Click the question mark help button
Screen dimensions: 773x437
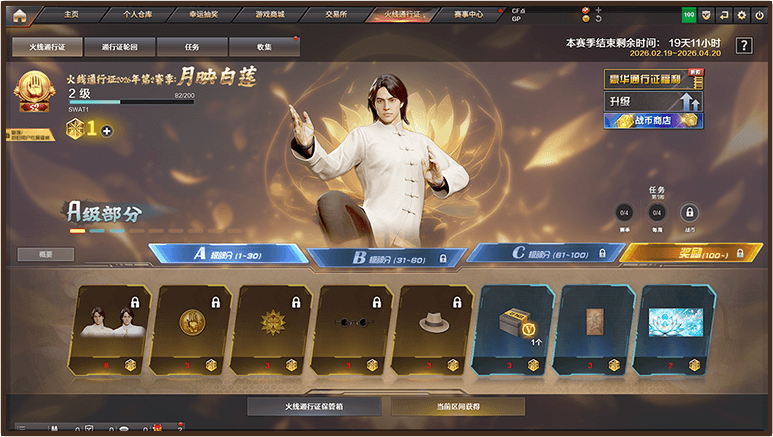tap(744, 46)
